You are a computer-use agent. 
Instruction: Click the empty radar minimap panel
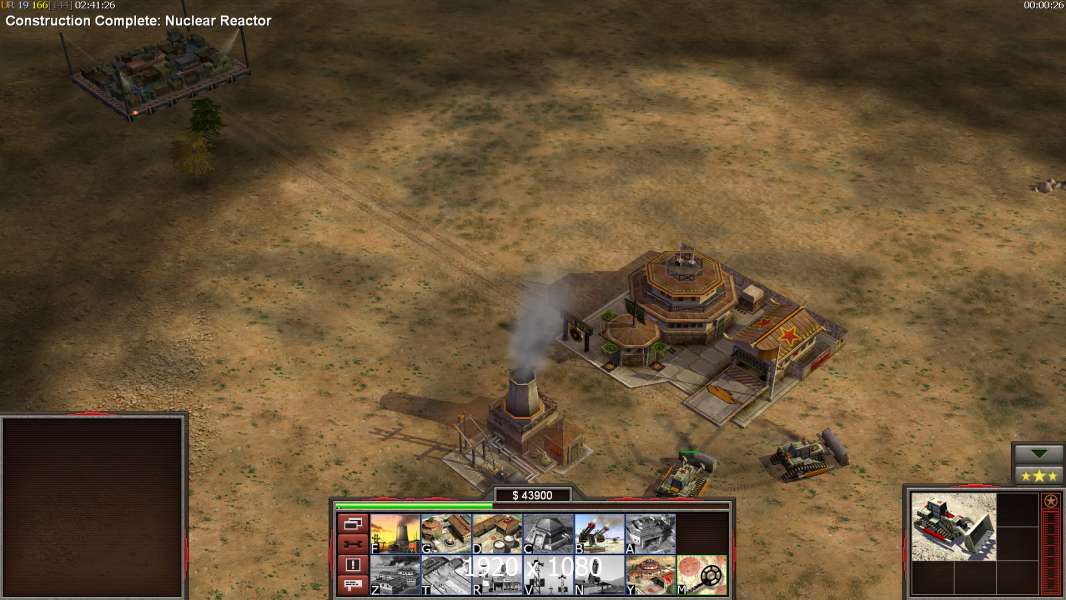pos(94,507)
